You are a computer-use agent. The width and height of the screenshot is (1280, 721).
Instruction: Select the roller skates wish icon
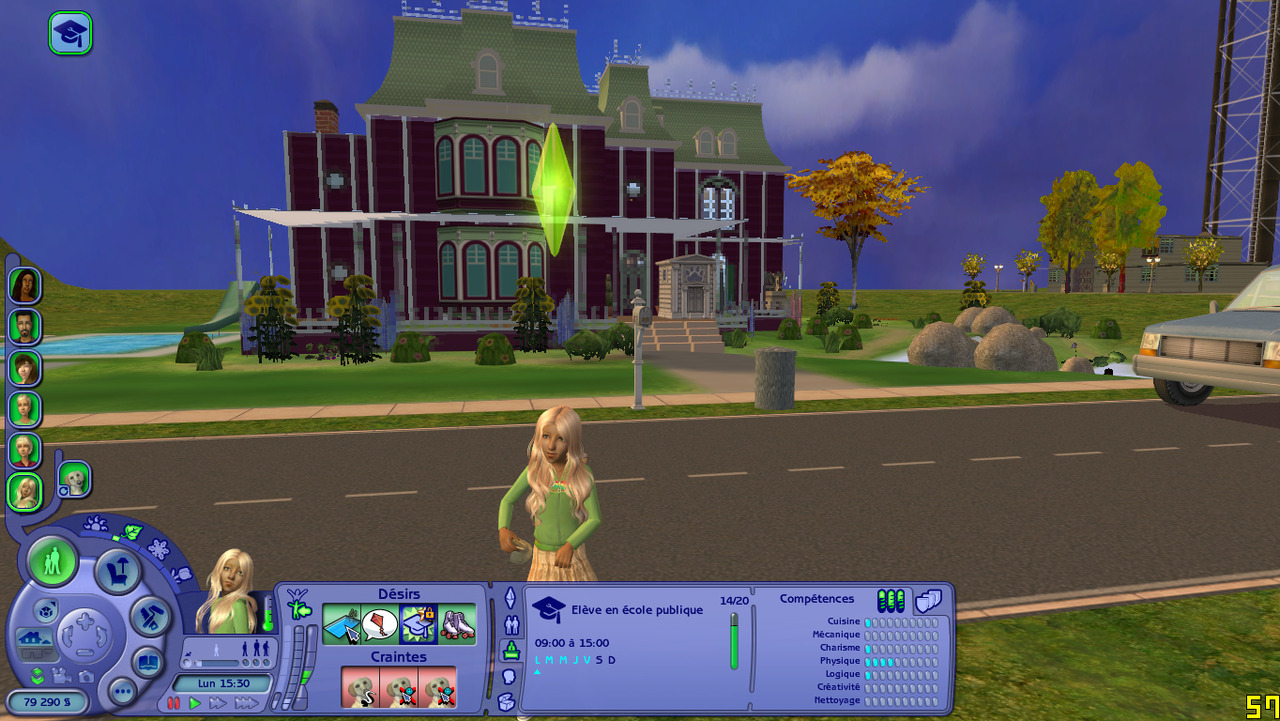tap(457, 625)
